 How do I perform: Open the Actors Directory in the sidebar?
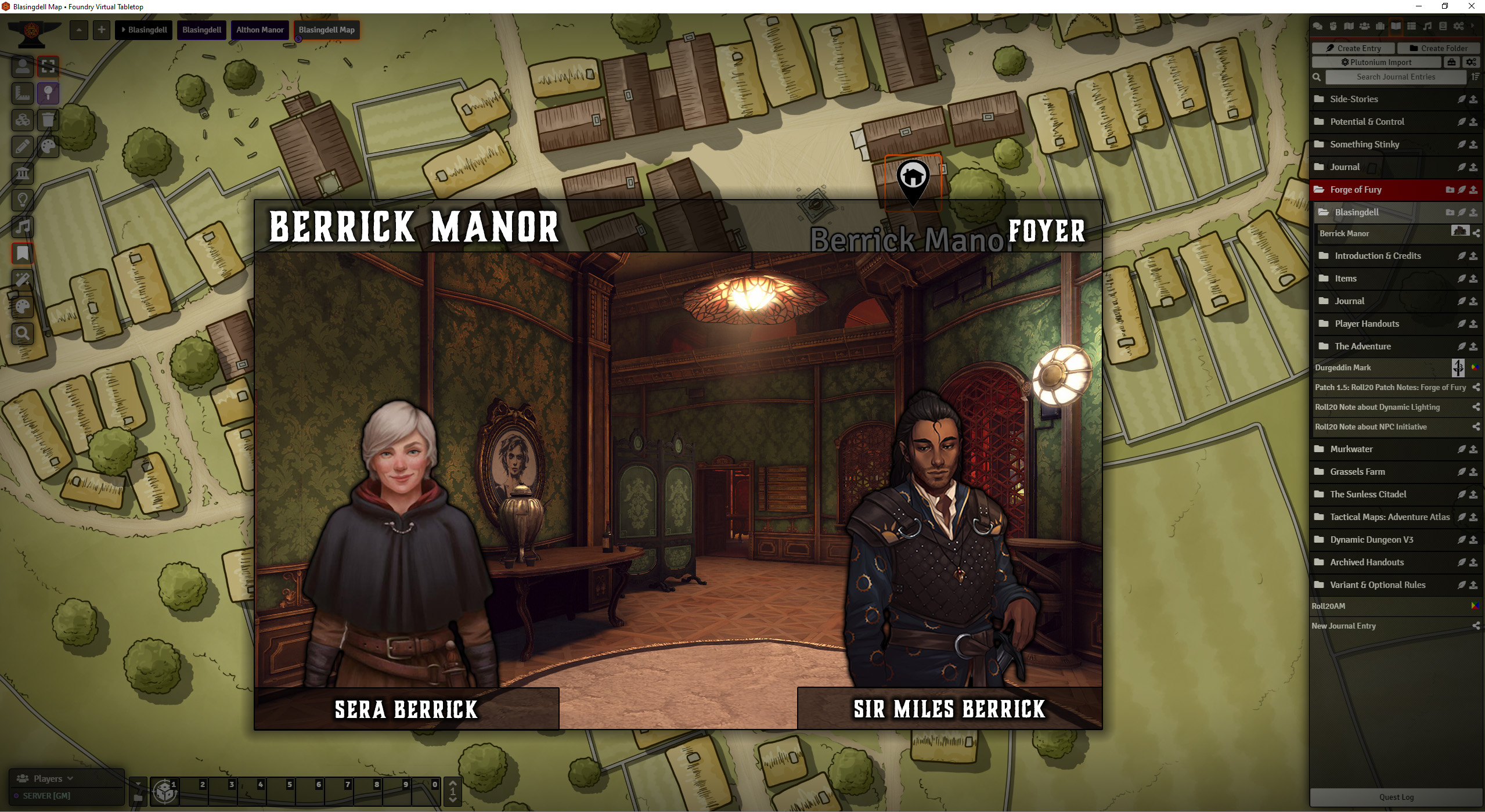tap(1365, 26)
